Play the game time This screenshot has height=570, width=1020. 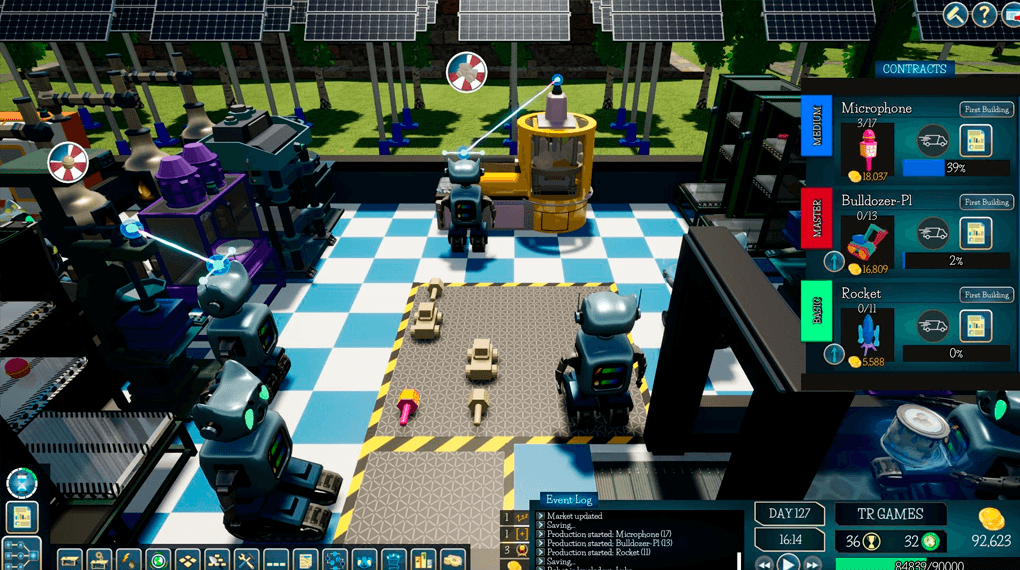[789, 562]
